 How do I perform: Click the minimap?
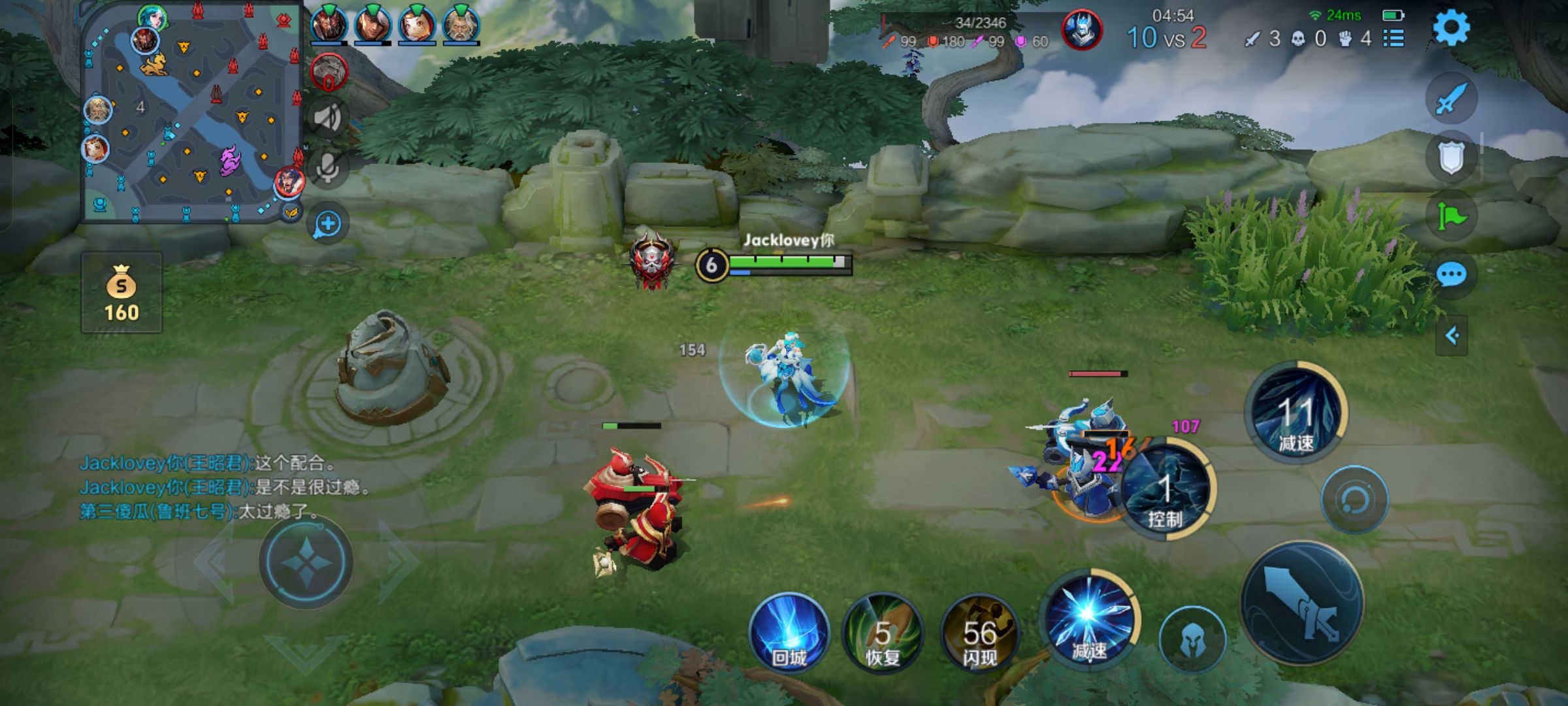[191, 112]
